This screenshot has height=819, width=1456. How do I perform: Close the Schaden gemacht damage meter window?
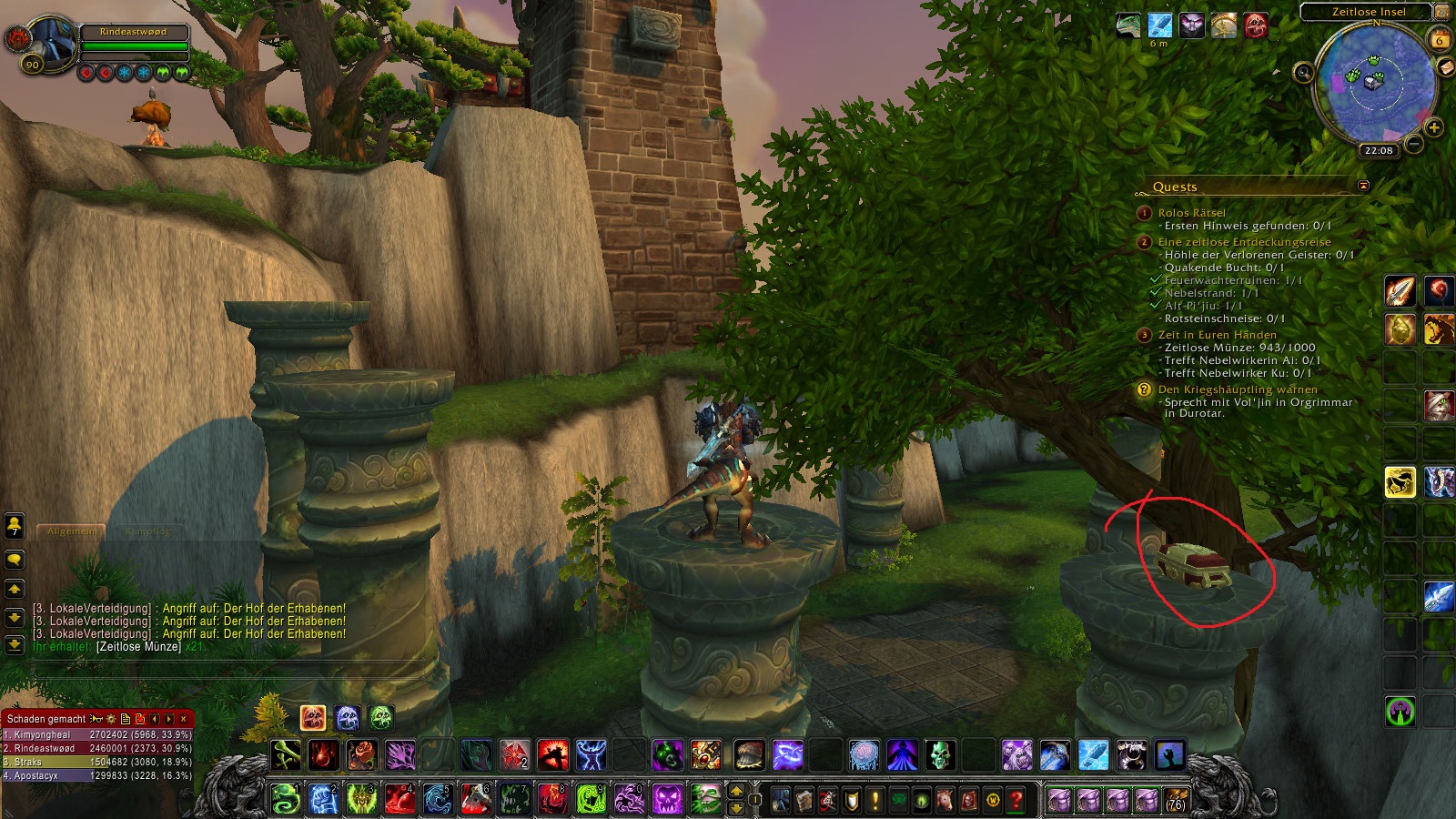[184, 719]
